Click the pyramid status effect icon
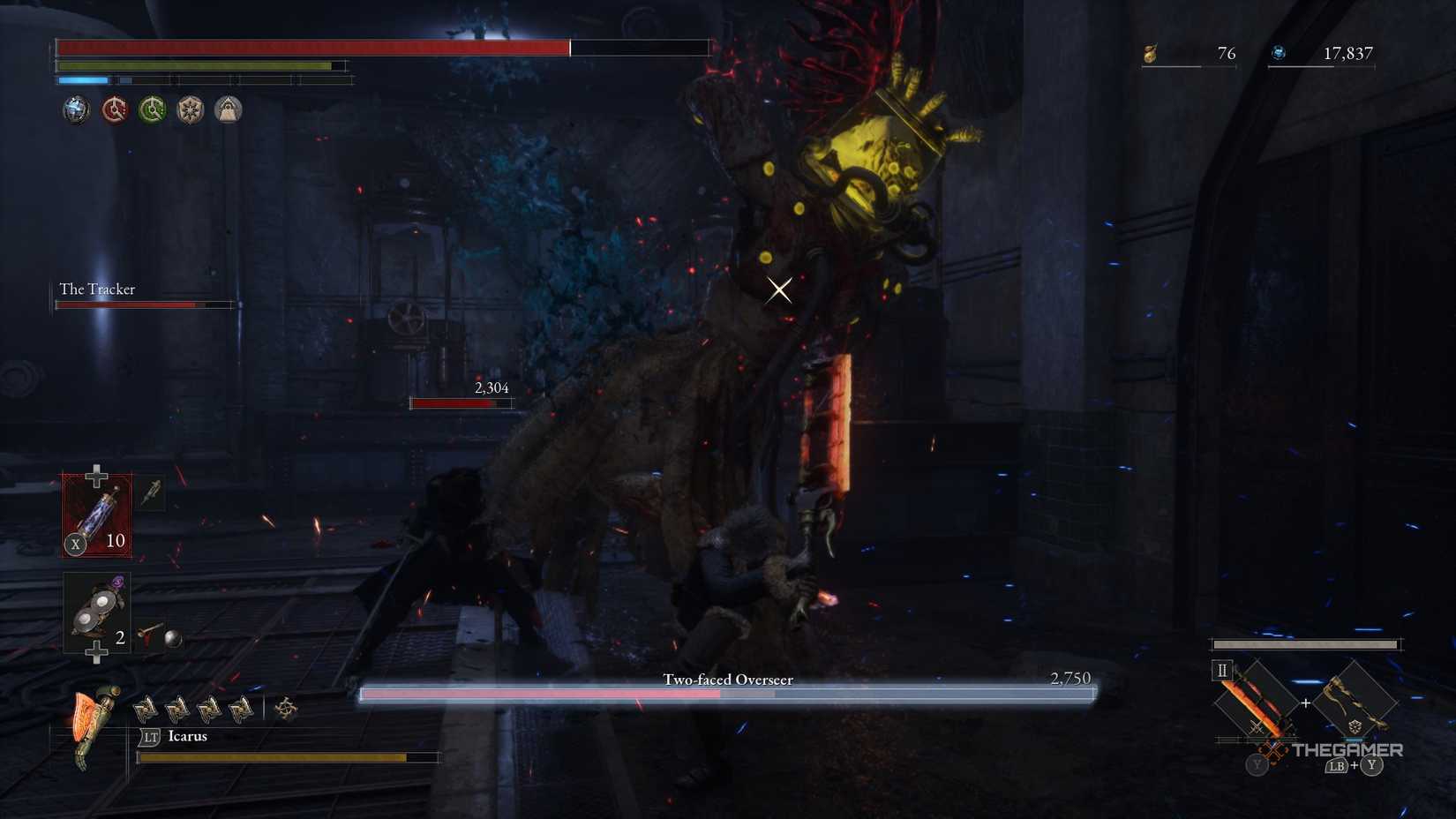 [x=229, y=109]
